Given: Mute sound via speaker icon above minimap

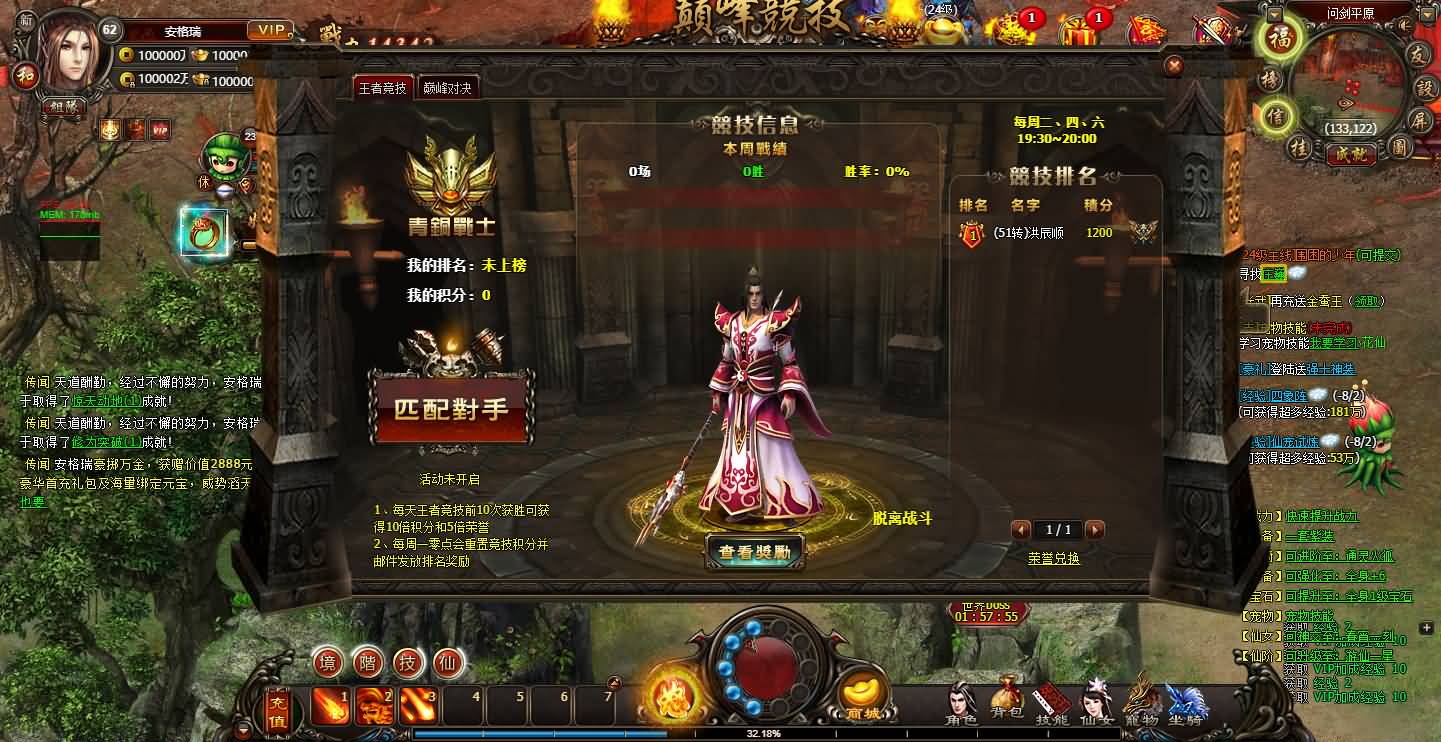Looking at the screenshot, I should point(1403,25).
